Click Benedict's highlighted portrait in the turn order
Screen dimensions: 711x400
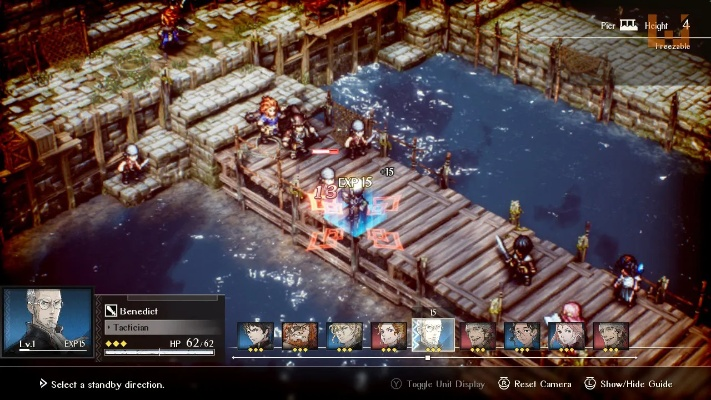(433, 335)
